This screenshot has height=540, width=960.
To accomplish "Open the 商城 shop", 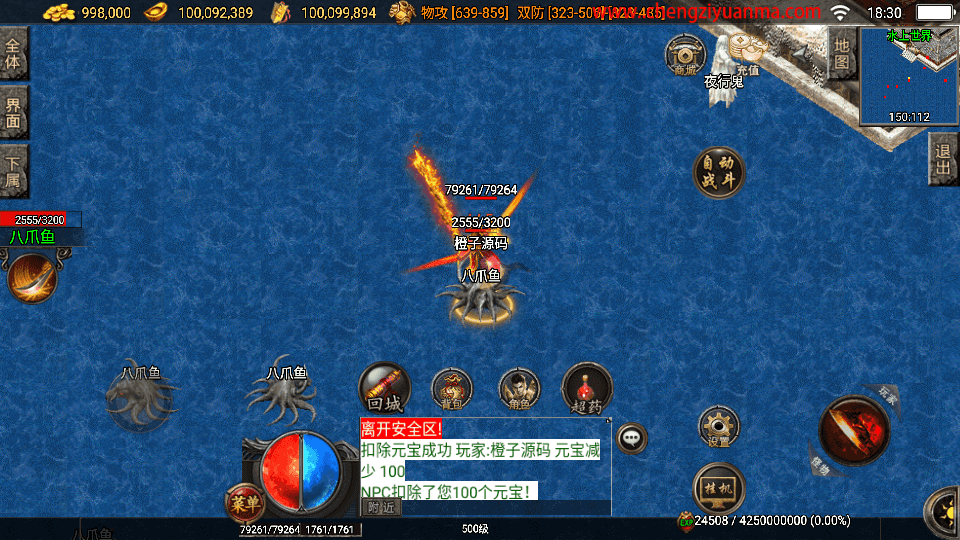I will (x=685, y=56).
